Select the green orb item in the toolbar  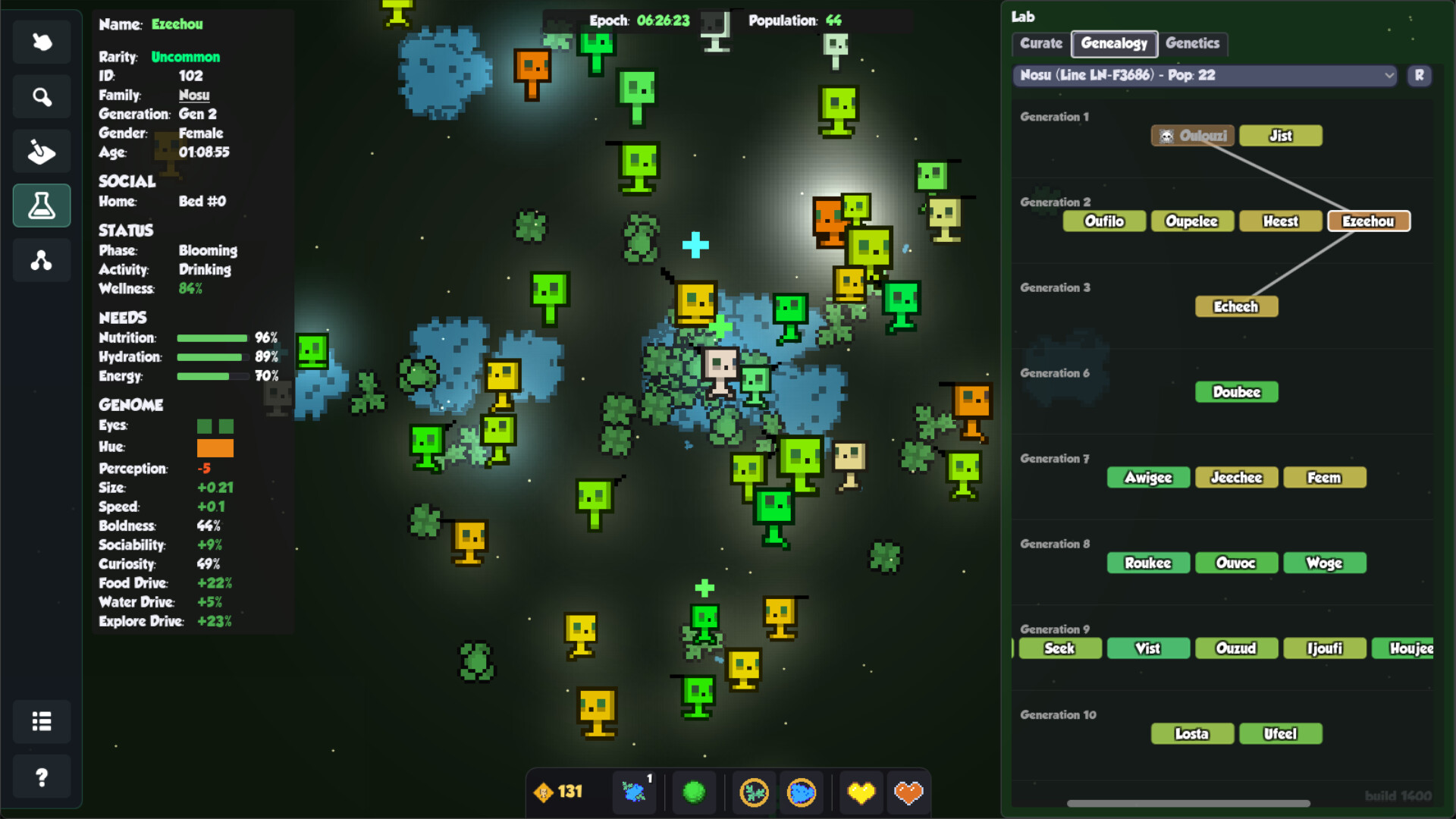695,792
